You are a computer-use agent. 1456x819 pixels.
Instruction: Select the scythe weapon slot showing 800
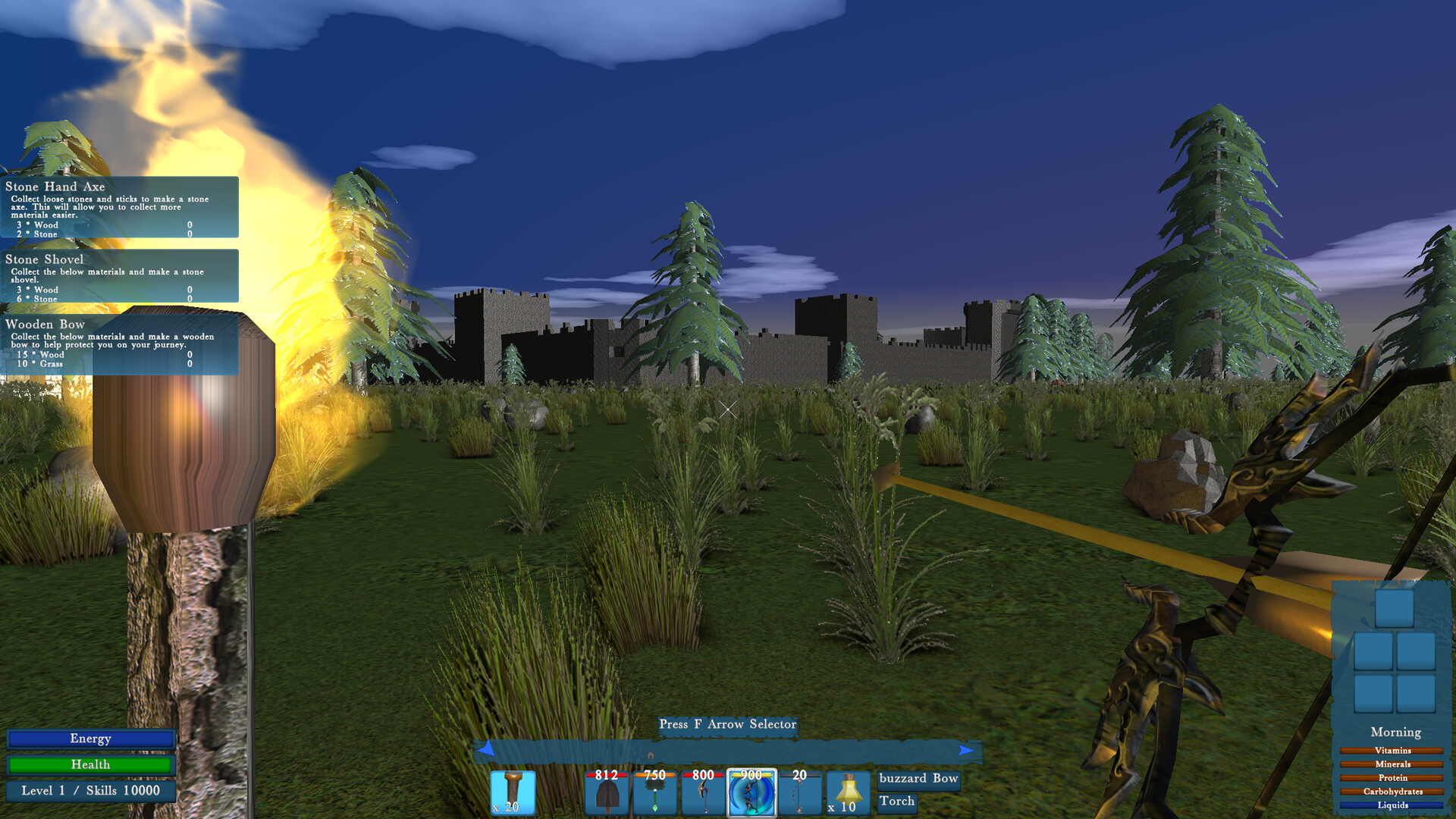tap(702, 792)
